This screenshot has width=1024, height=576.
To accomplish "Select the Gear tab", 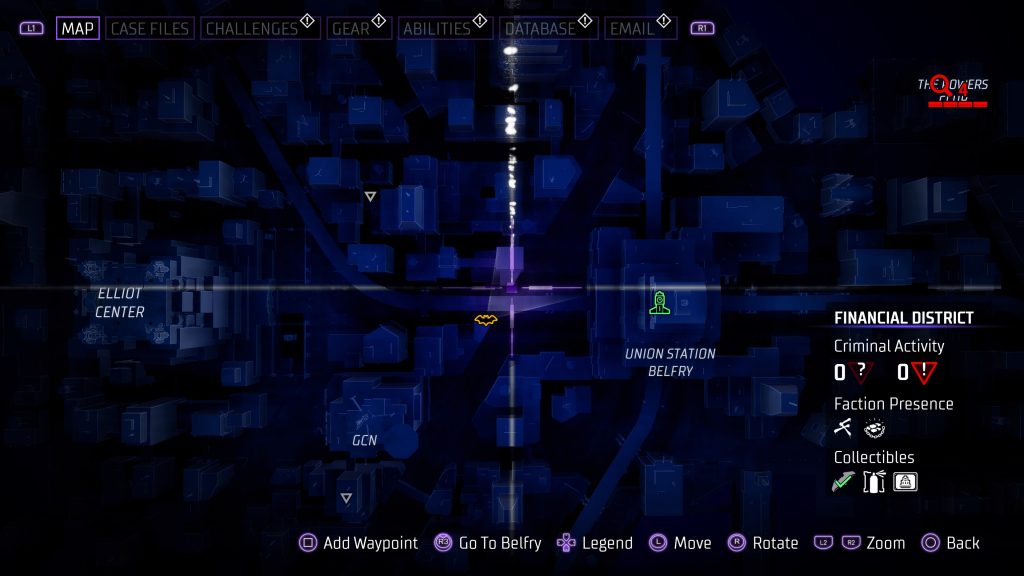I will (x=351, y=28).
